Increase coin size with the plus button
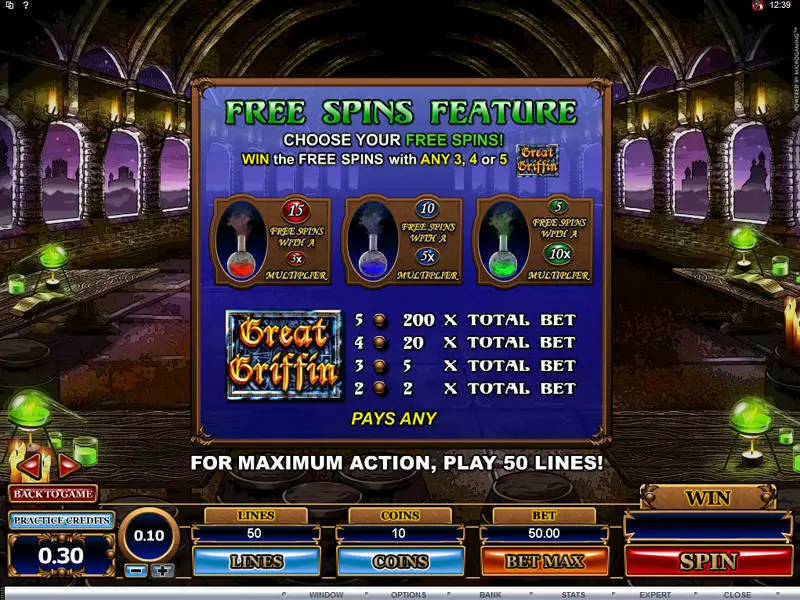Screen dimensions: 800x600 coord(162,571)
